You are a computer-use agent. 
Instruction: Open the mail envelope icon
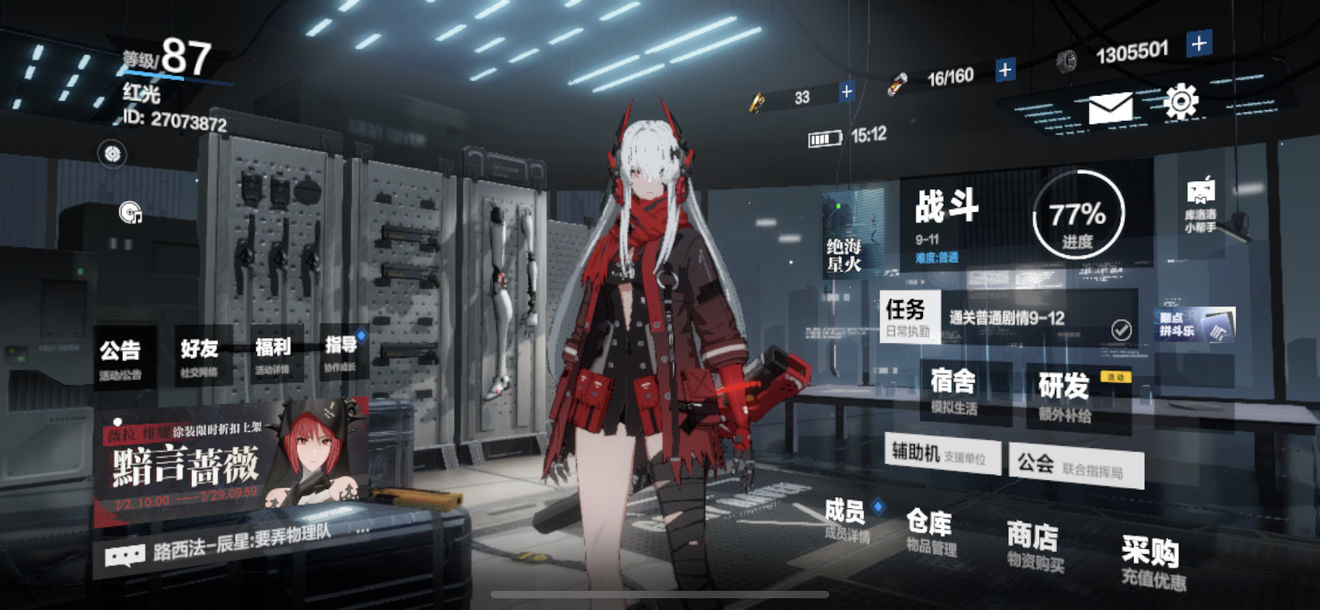(x=1110, y=106)
